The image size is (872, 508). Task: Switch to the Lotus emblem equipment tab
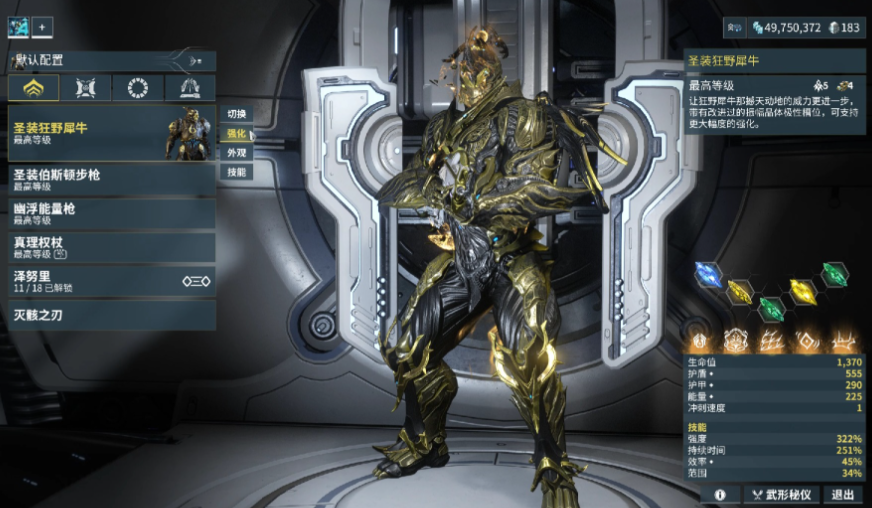click(x=33, y=88)
